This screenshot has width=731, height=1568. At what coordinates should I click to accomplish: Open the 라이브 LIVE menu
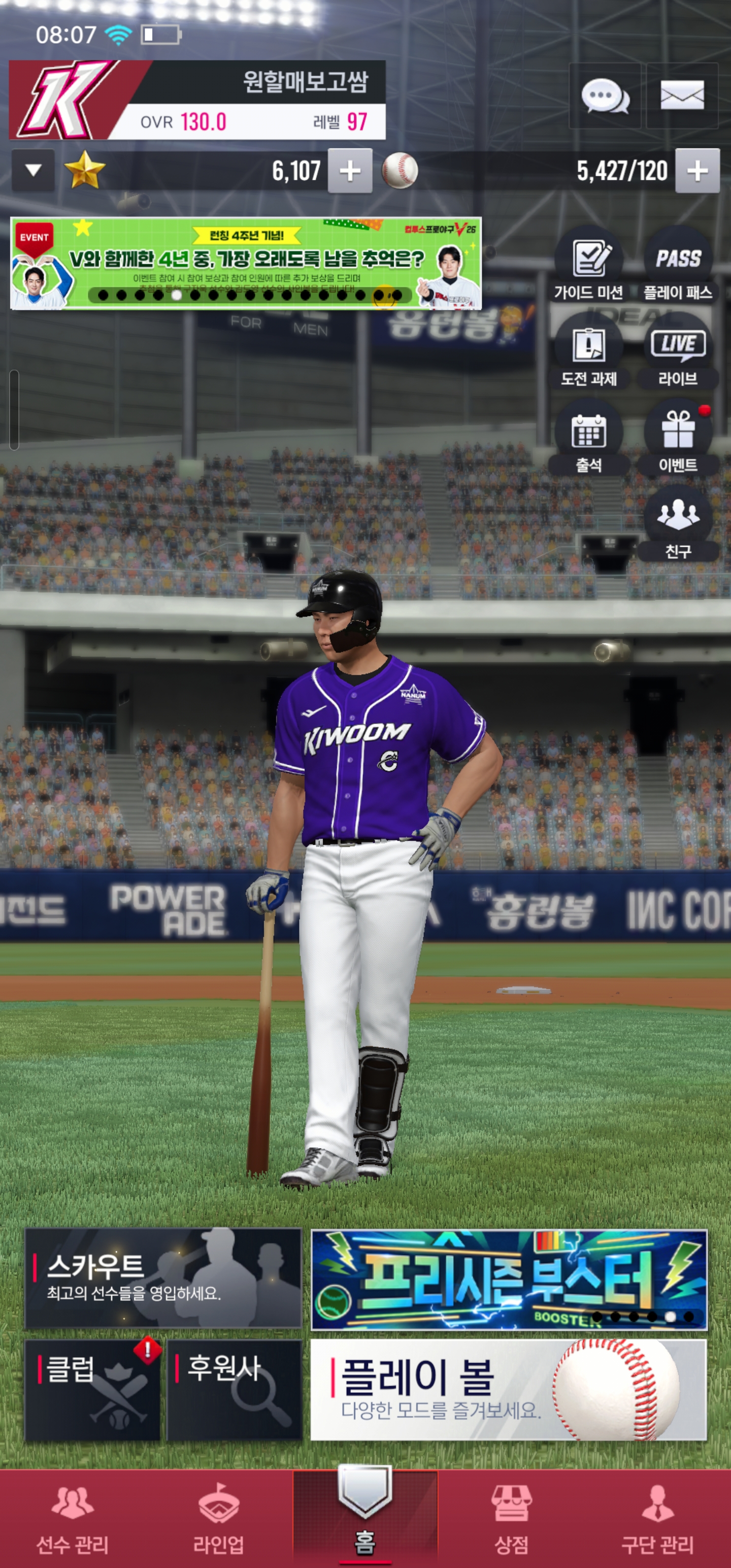point(678,352)
